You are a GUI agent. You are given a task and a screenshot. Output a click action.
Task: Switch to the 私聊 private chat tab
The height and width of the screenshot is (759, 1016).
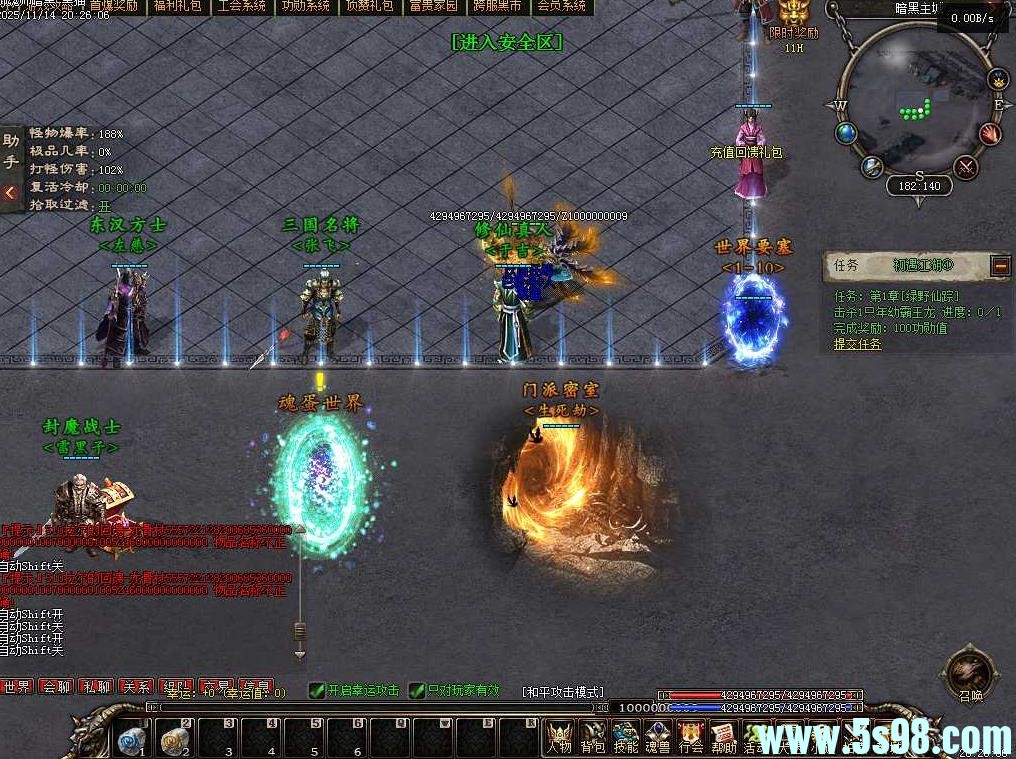(x=97, y=687)
